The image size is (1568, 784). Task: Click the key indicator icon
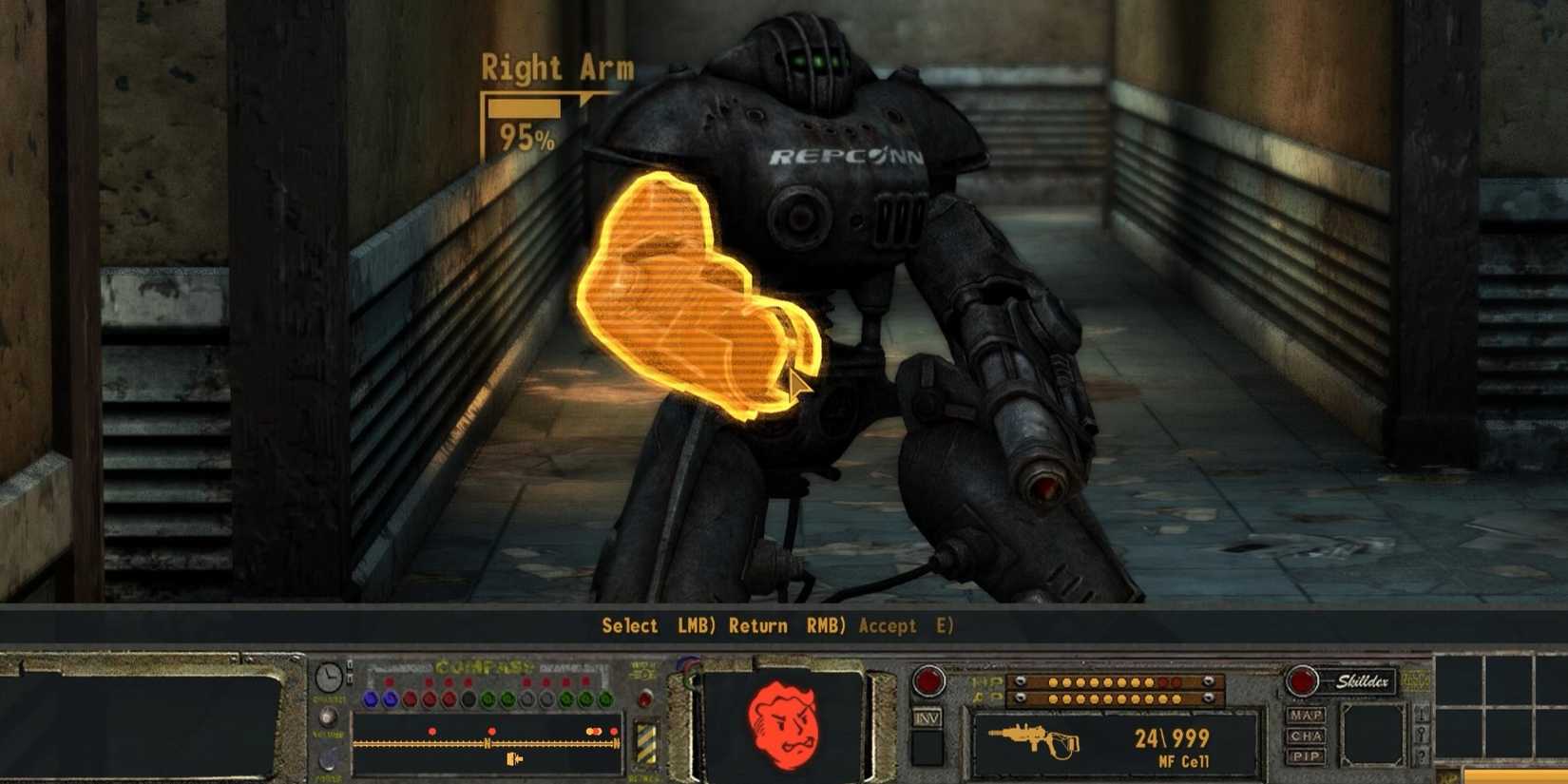1422,733
